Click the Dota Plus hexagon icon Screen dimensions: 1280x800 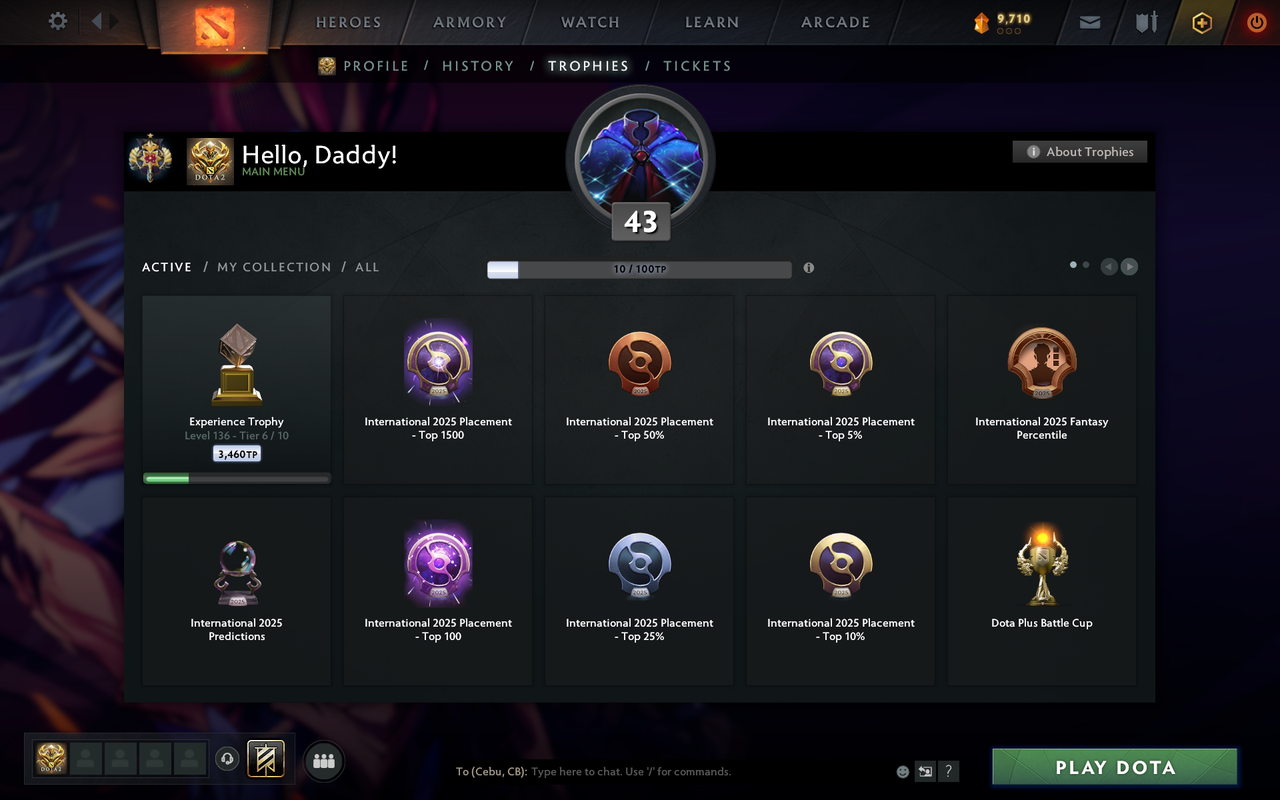pos(1201,21)
